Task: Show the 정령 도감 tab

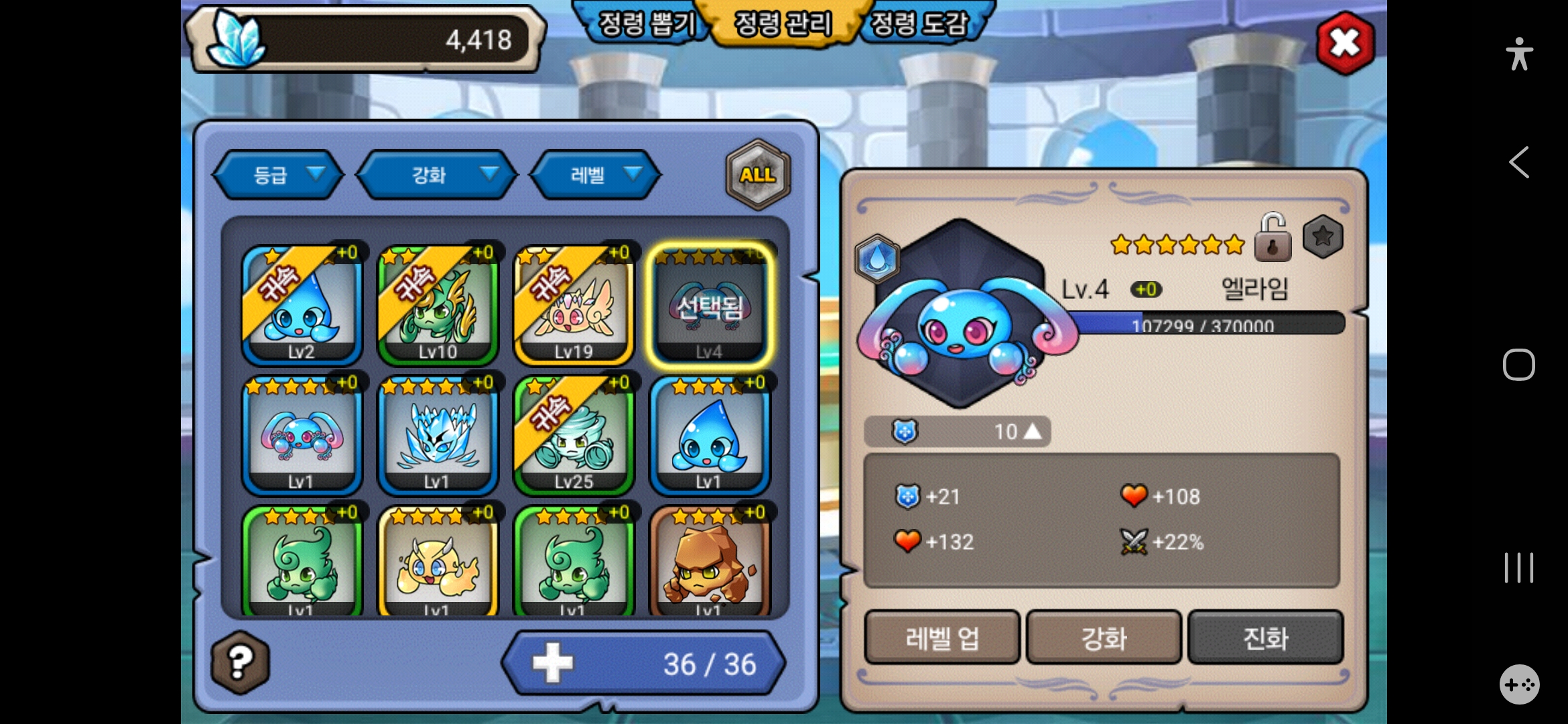Action: (919, 24)
